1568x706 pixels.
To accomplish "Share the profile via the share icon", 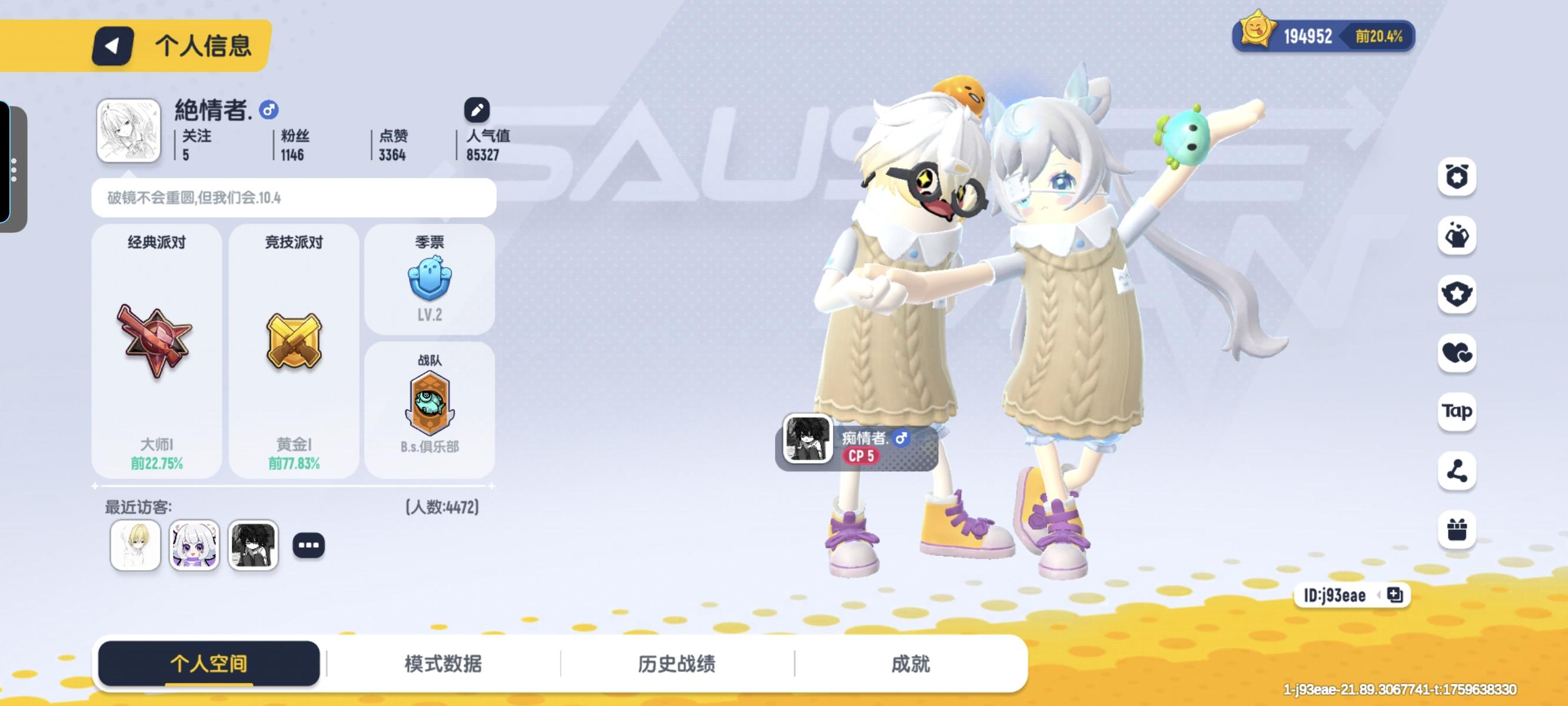I will [1457, 472].
